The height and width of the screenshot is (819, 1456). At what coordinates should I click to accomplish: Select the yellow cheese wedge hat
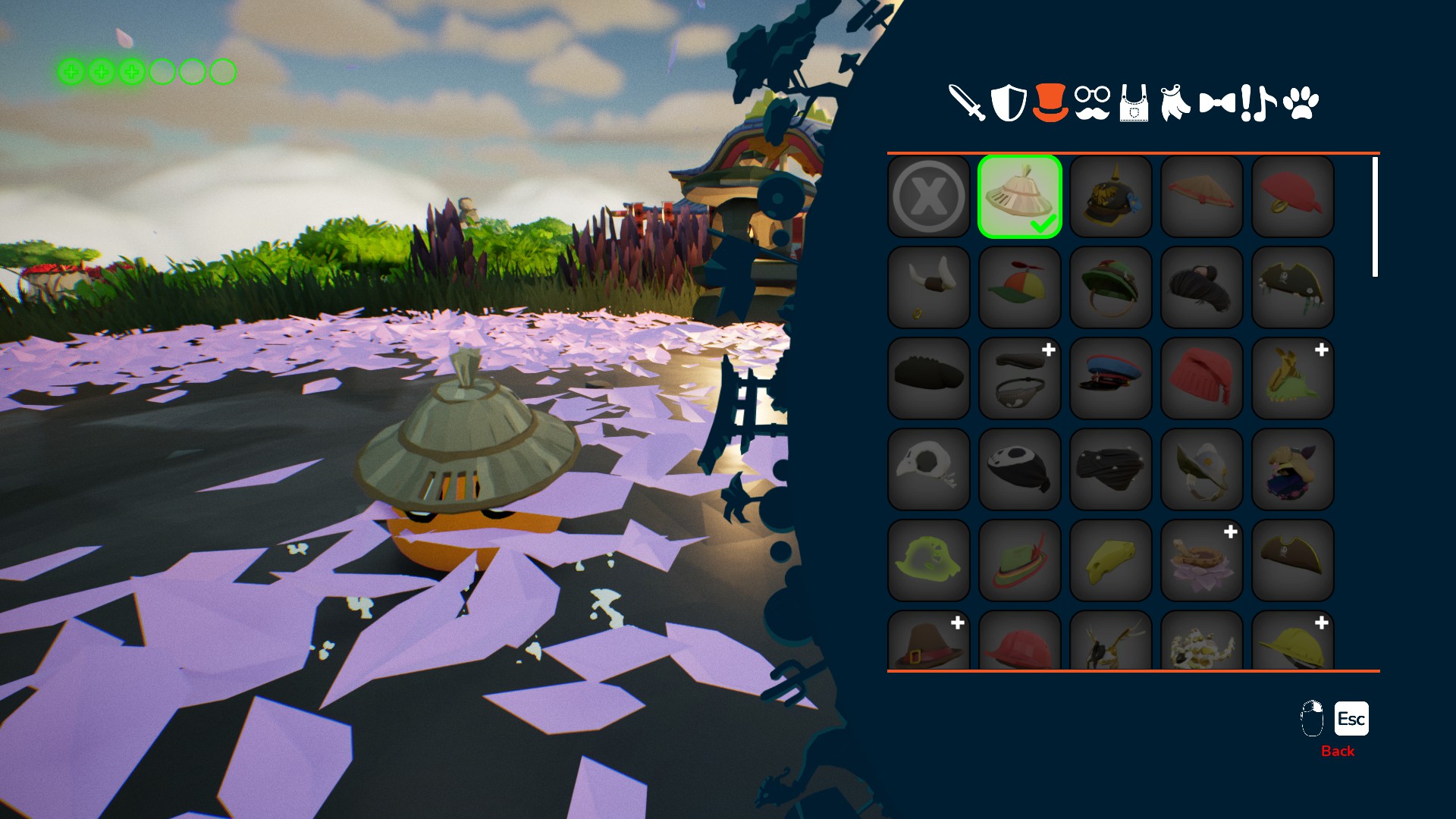pos(1111,560)
